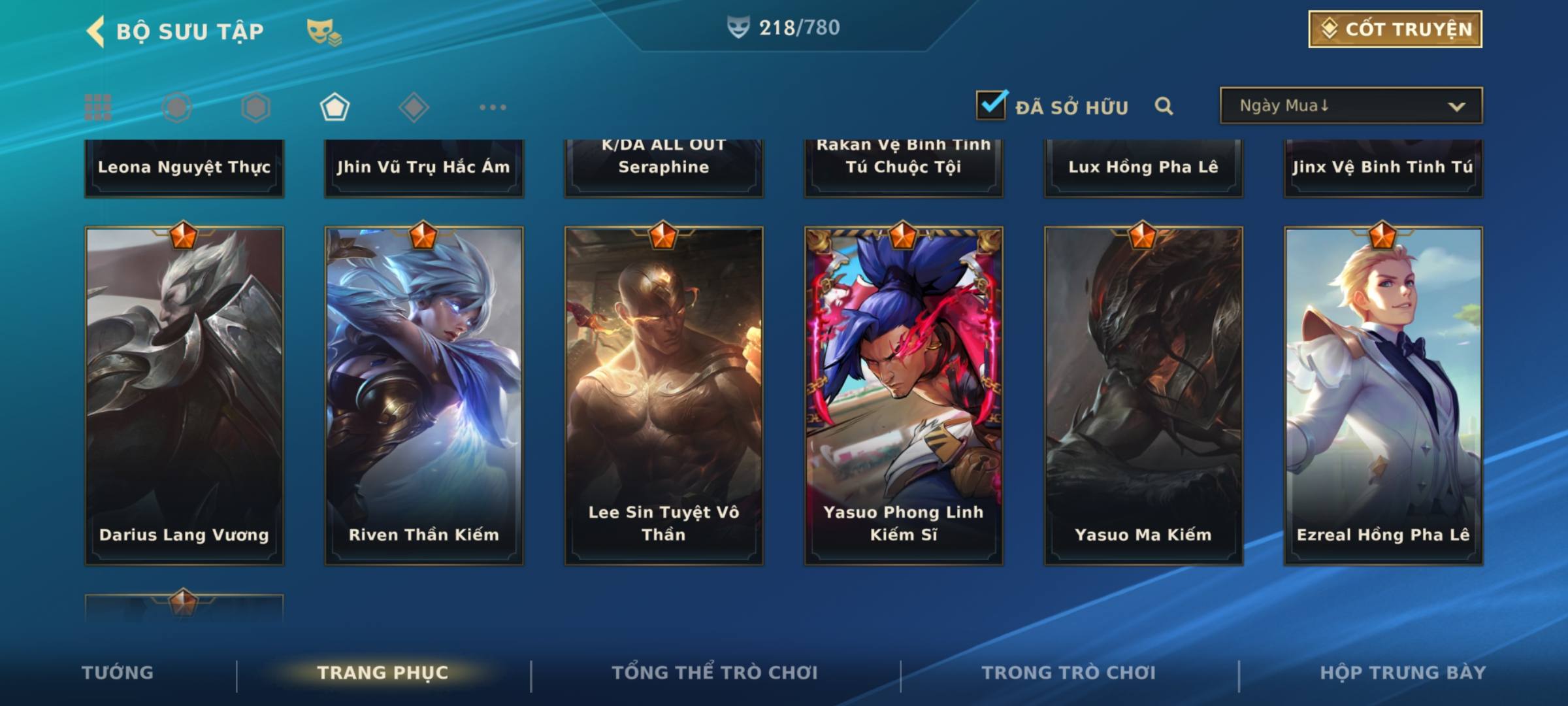Choose the diamond rarity filter
The image size is (1568, 706).
tap(414, 107)
